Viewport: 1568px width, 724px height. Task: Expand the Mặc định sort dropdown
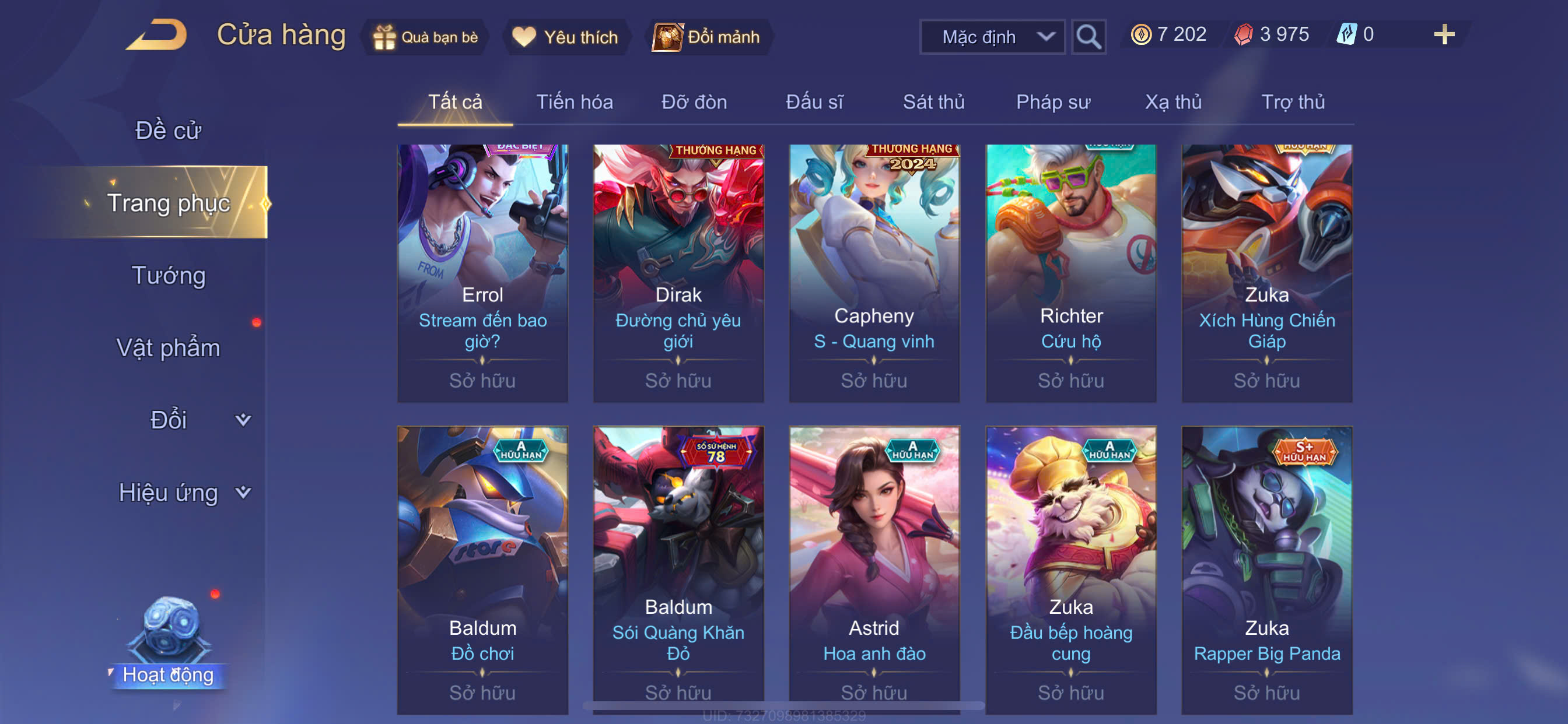(x=992, y=37)
